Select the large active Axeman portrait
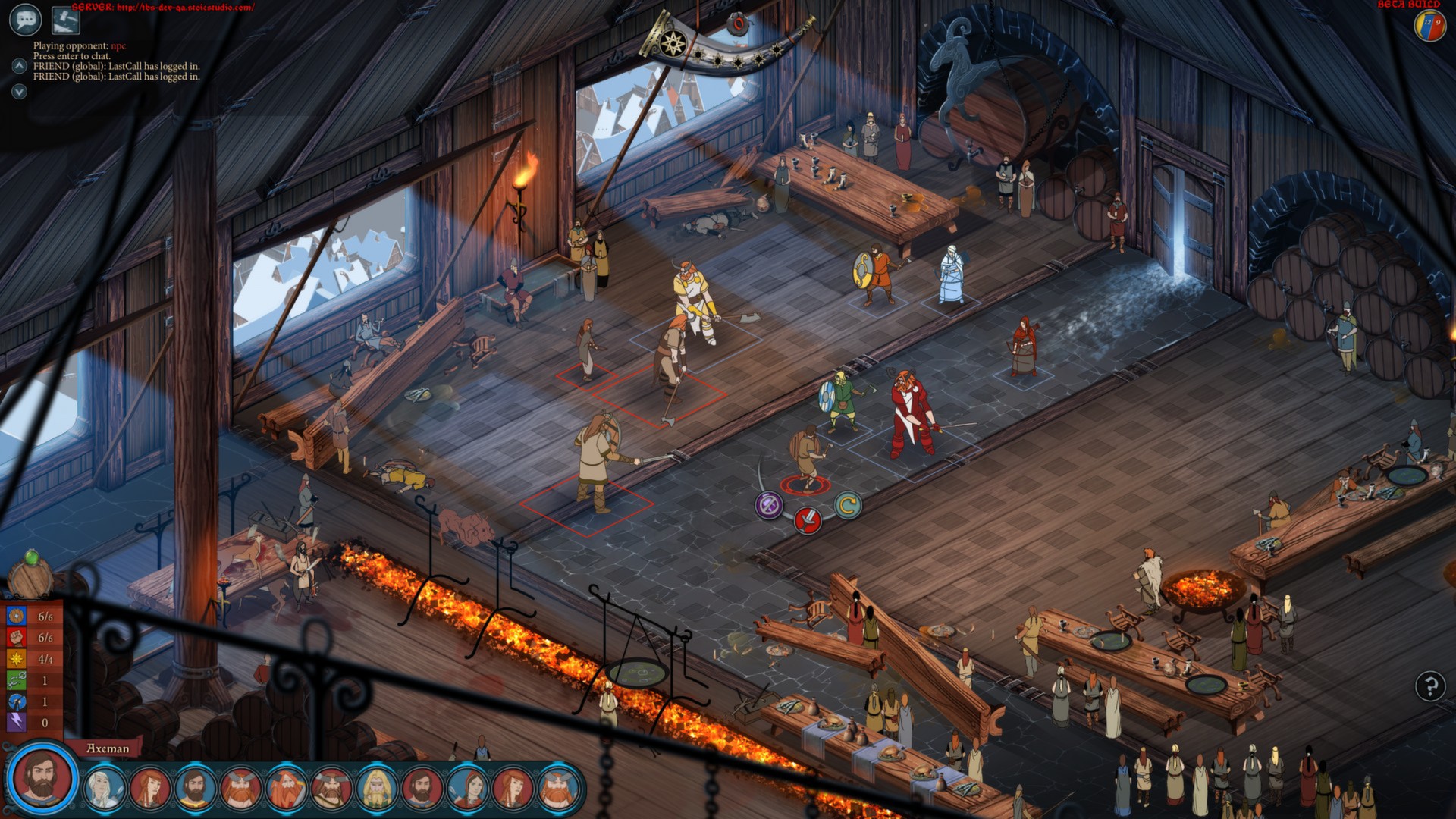The width and height of the screenshot is (1456, 819). point(42,779)
